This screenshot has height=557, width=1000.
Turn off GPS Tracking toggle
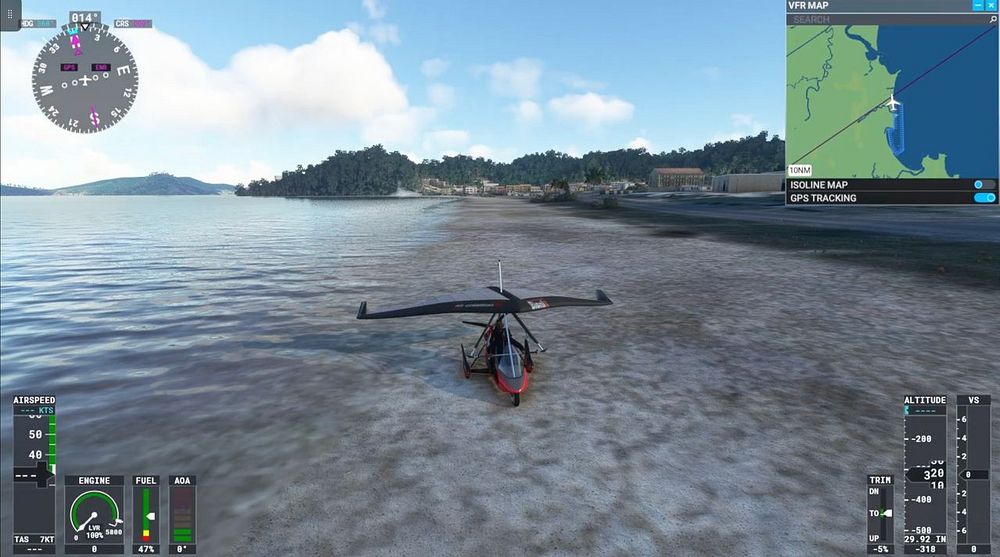[984, 198]
